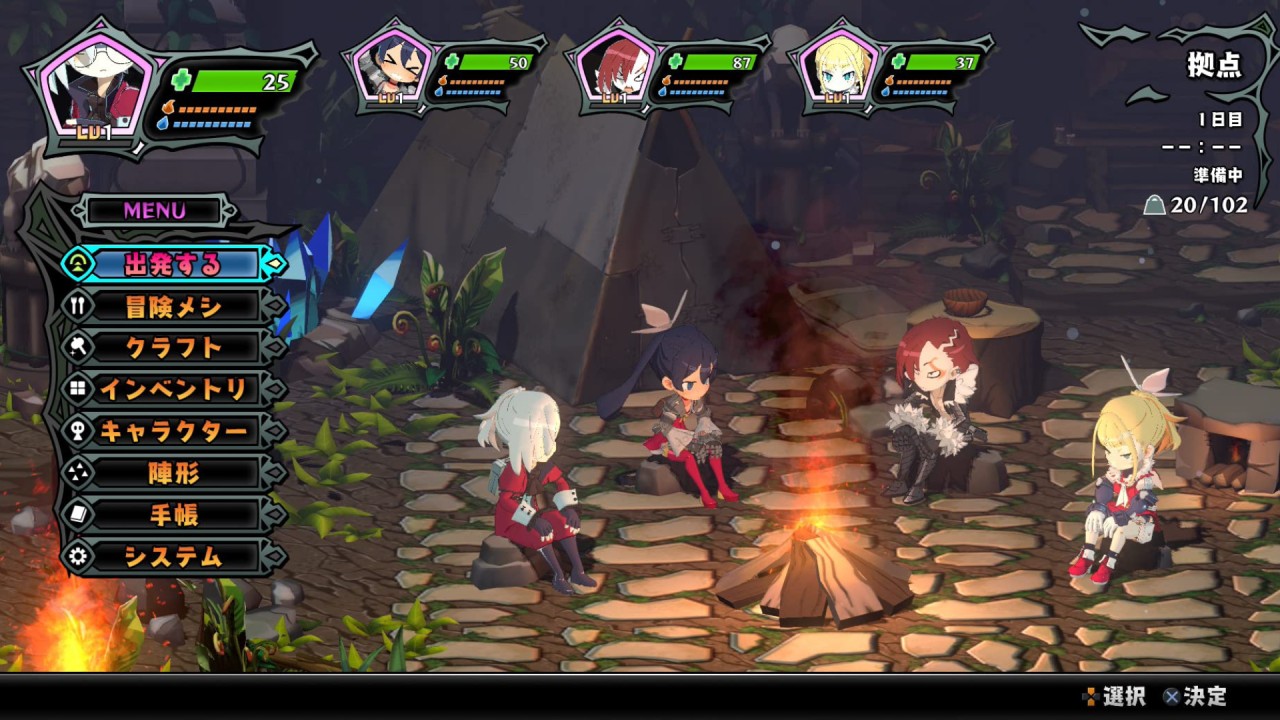Open the 陣形 formation menu
This screenshot has width=1280, height=720.
tap(173, 473)
